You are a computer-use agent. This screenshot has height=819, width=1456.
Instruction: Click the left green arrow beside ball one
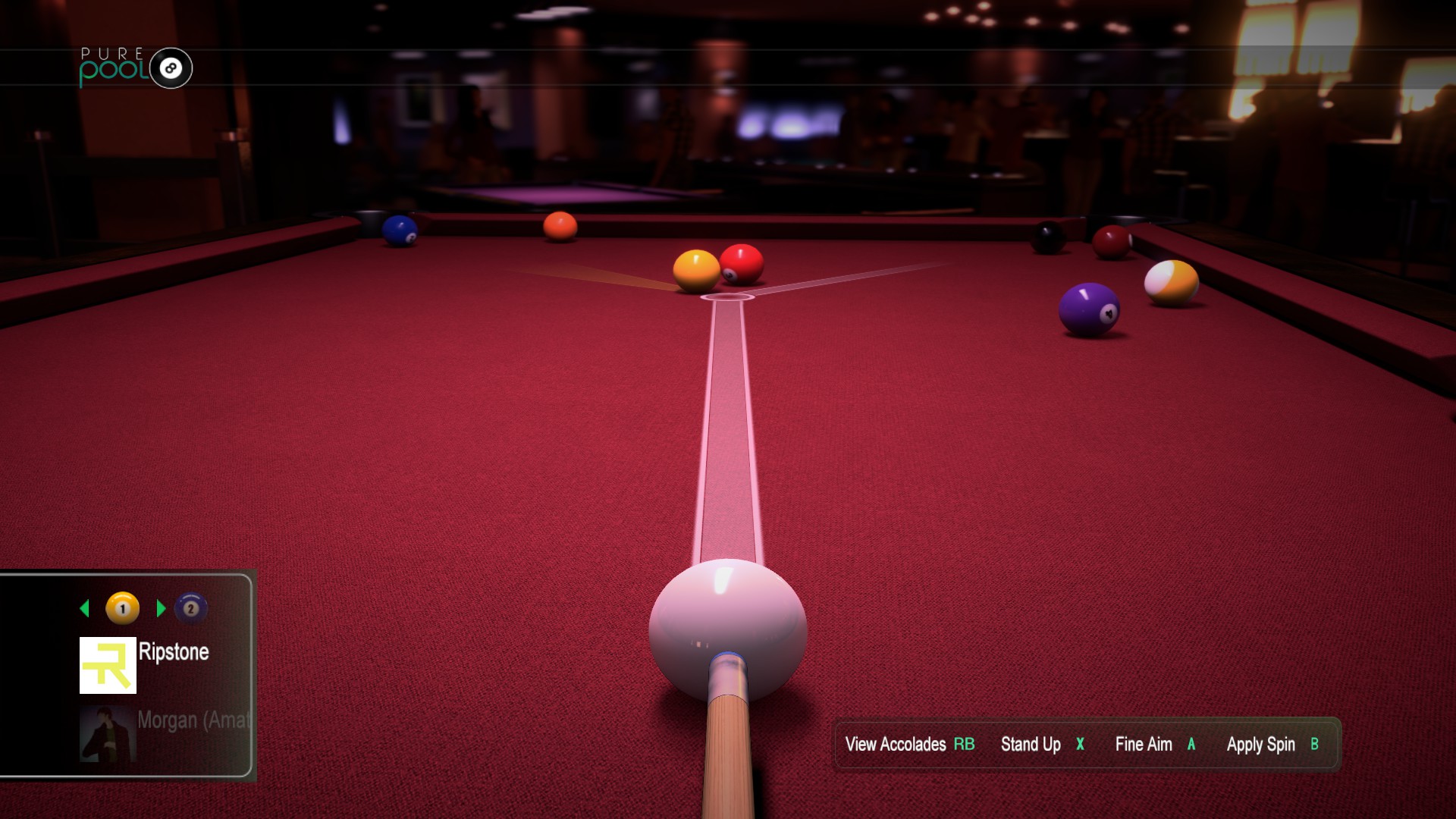point(86,608)
